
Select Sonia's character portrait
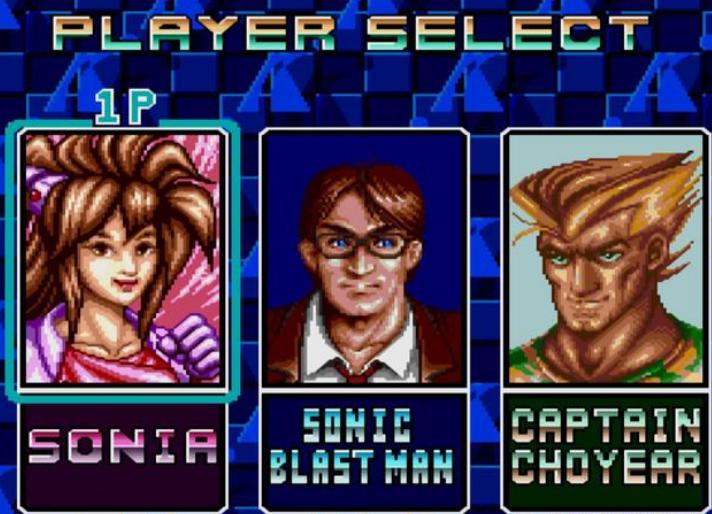[122, 258]
